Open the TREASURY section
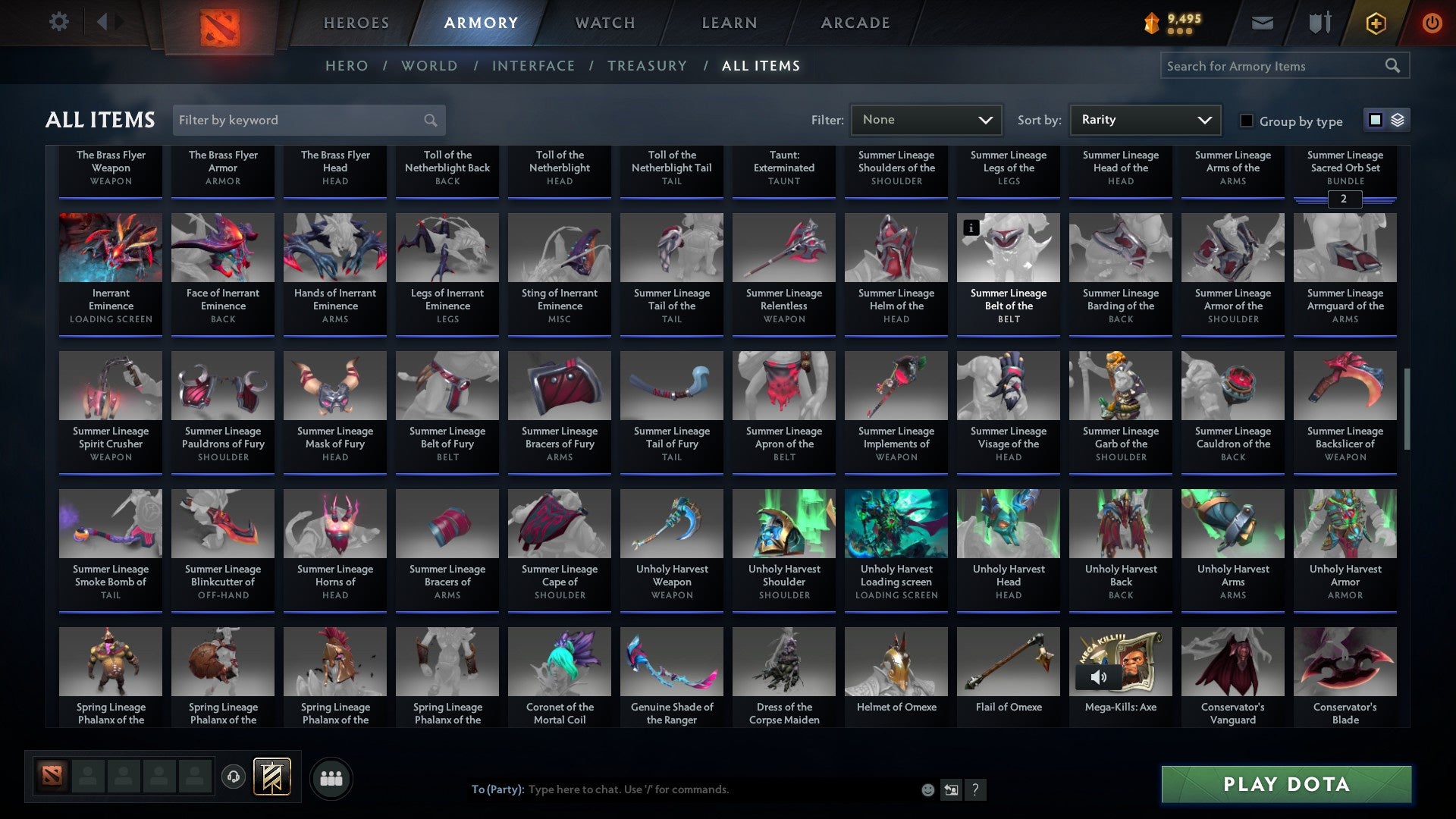 click(x=648, y=66)
